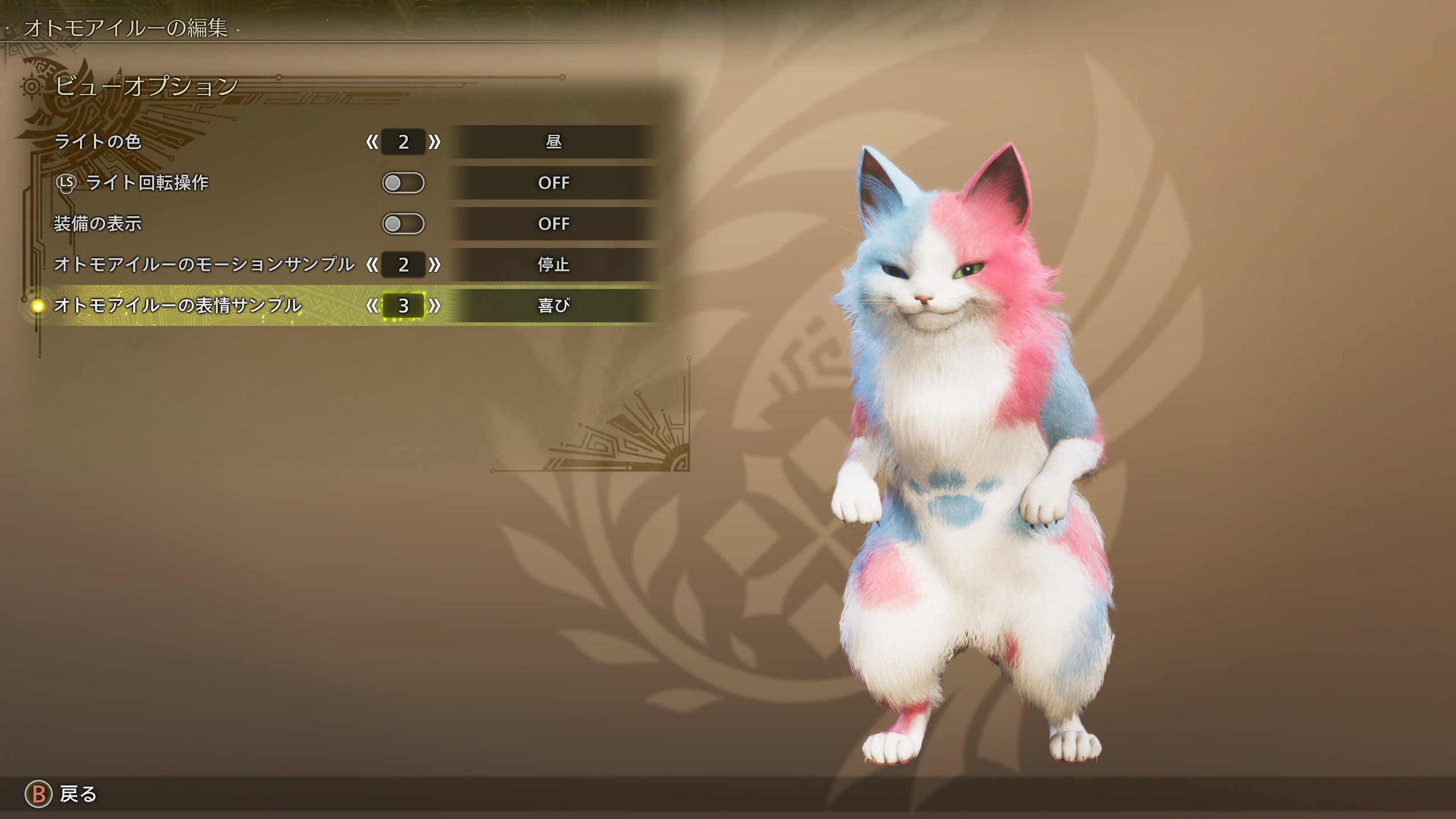
Task: Decrease the ライトの色 value with left arrow
Action: (x=372, y=142)
